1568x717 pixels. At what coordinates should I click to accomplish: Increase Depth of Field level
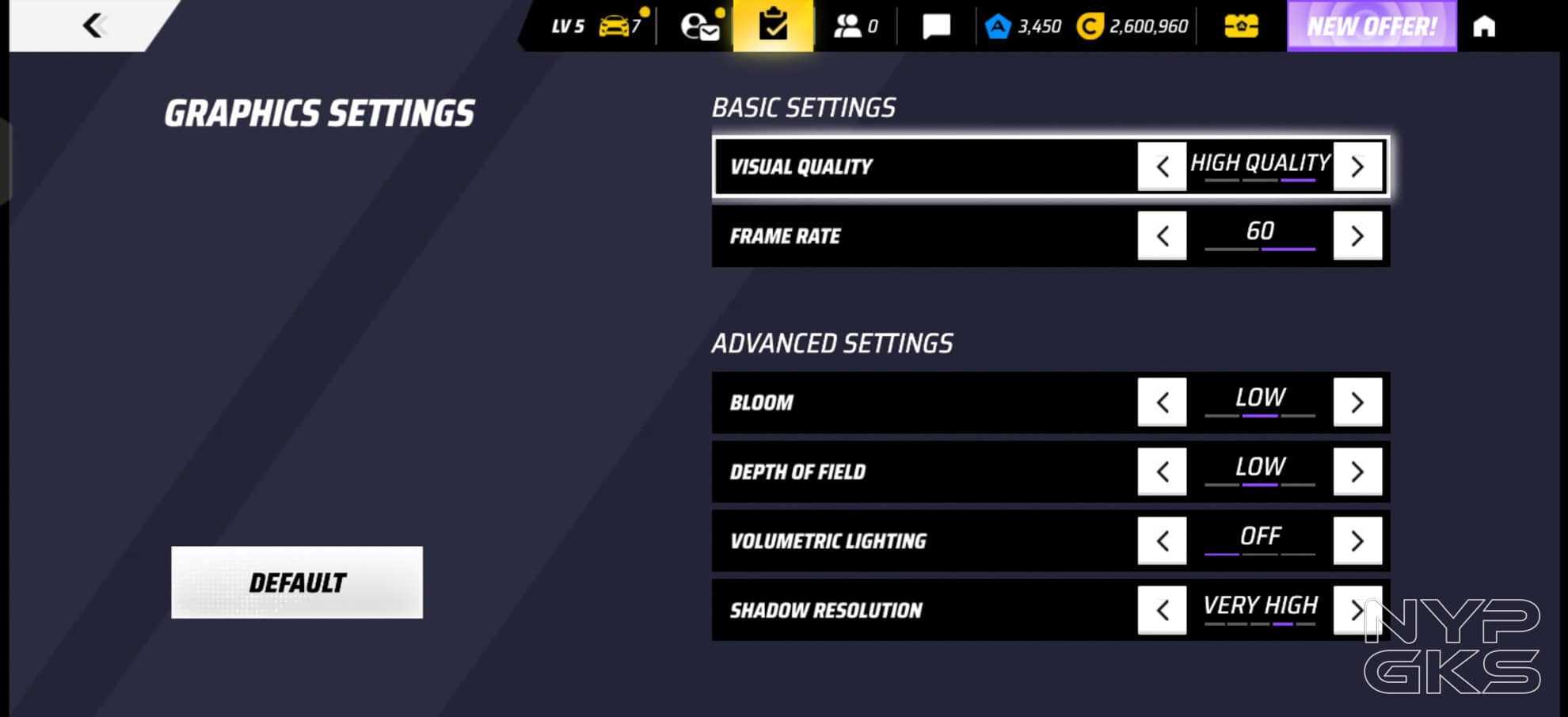[1357, 471]
